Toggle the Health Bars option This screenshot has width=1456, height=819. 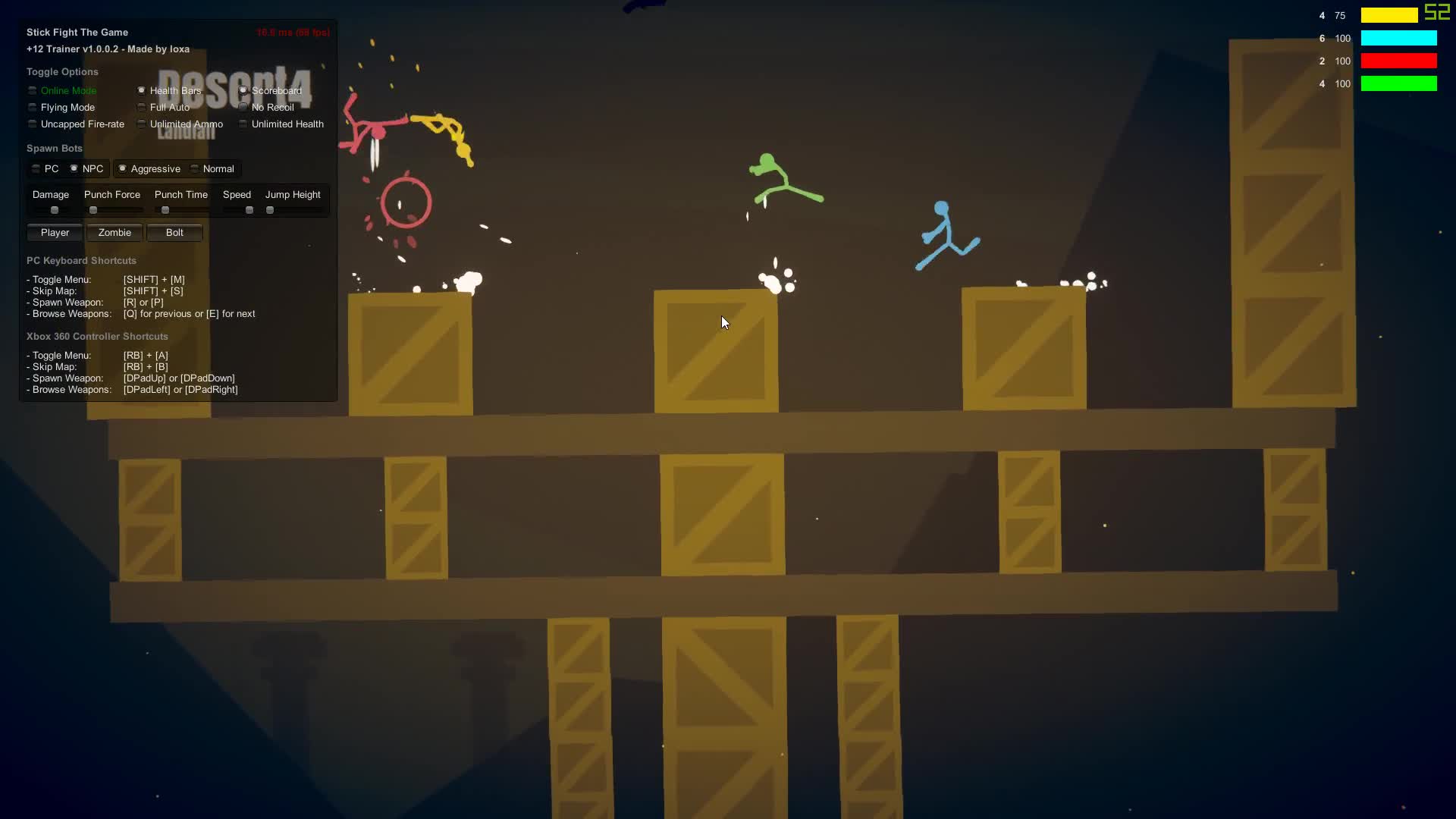tap(141, 90)
